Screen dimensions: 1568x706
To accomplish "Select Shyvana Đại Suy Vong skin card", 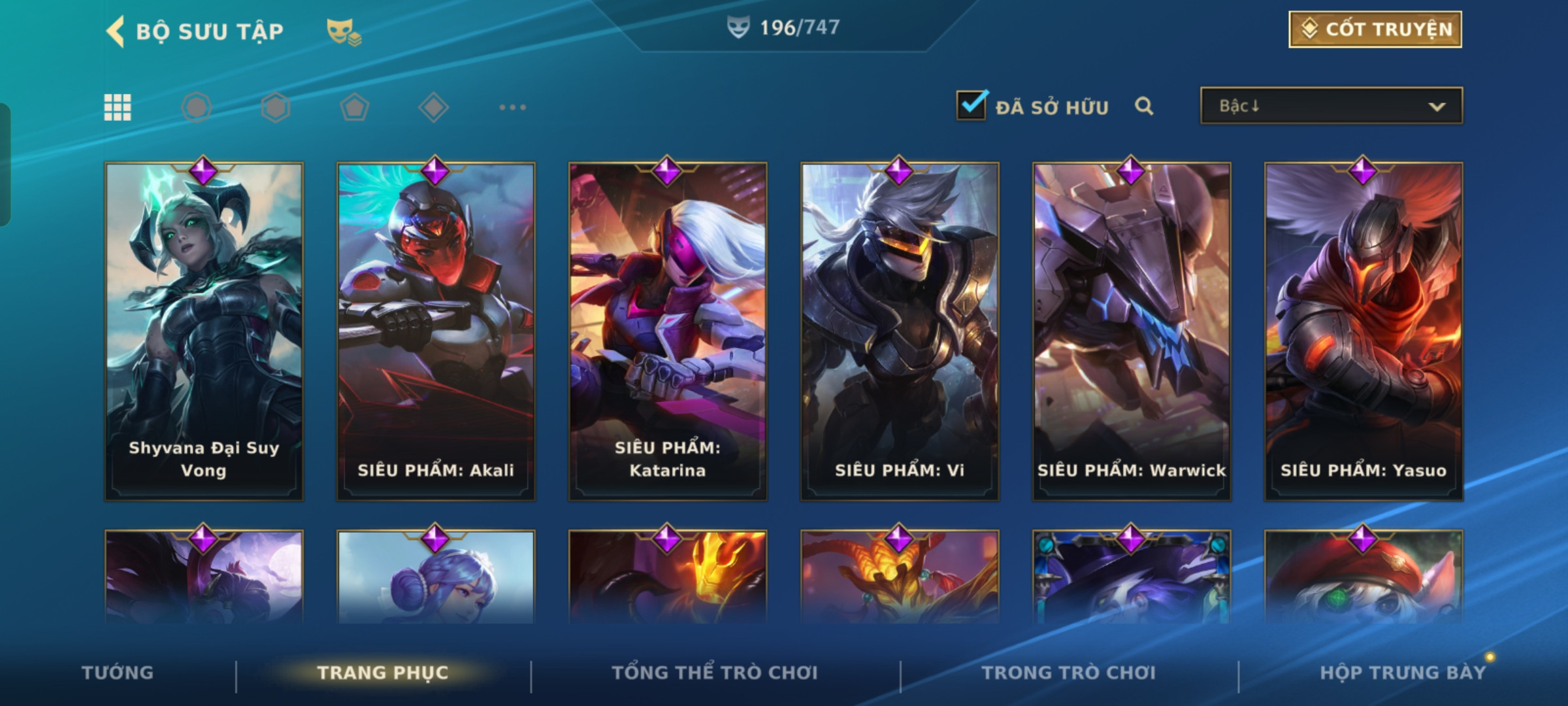I will 204,331.
